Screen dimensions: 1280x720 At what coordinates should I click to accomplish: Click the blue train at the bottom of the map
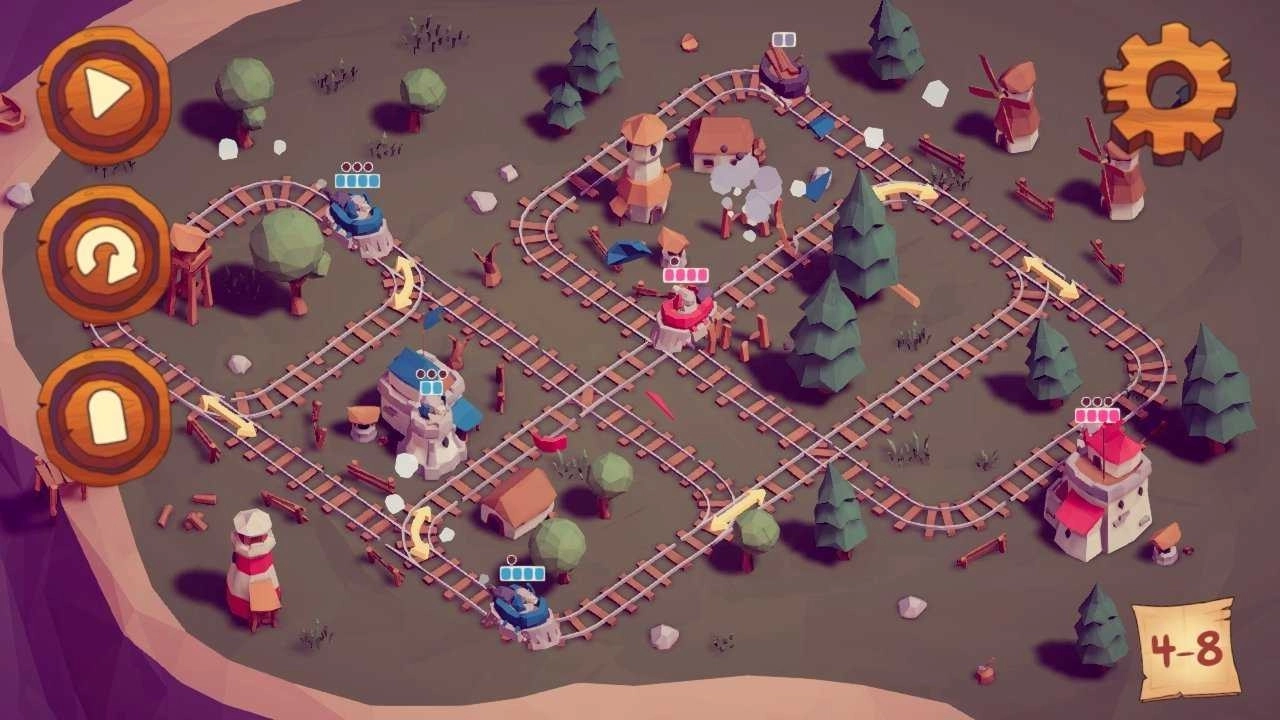523,605
